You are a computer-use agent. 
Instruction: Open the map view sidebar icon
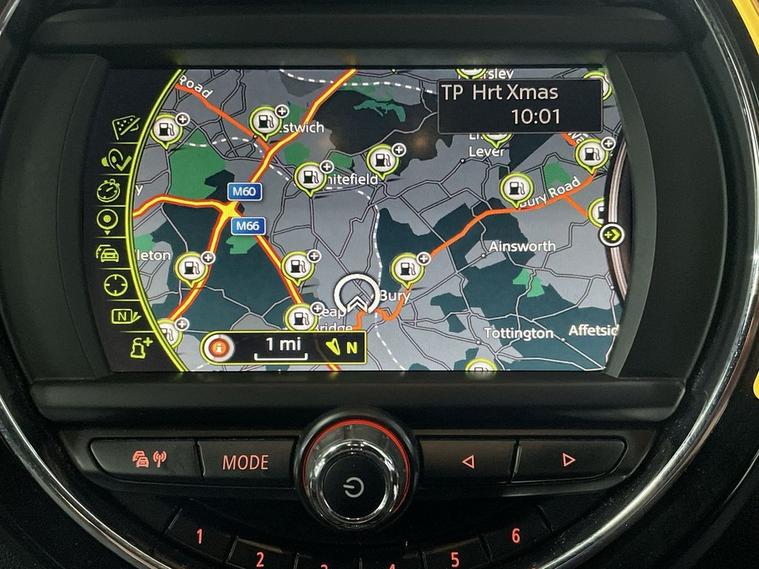pos(125,127)
